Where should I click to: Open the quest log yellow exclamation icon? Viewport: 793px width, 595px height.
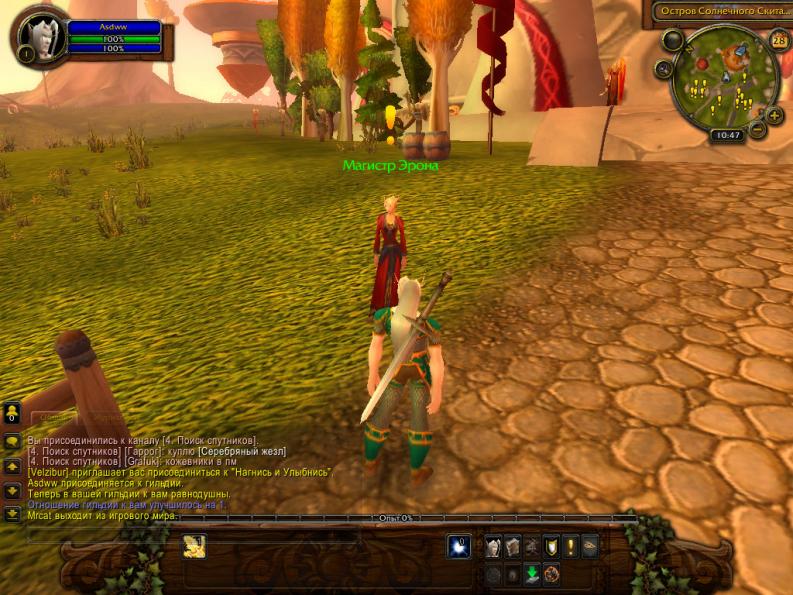click(570, 546)
